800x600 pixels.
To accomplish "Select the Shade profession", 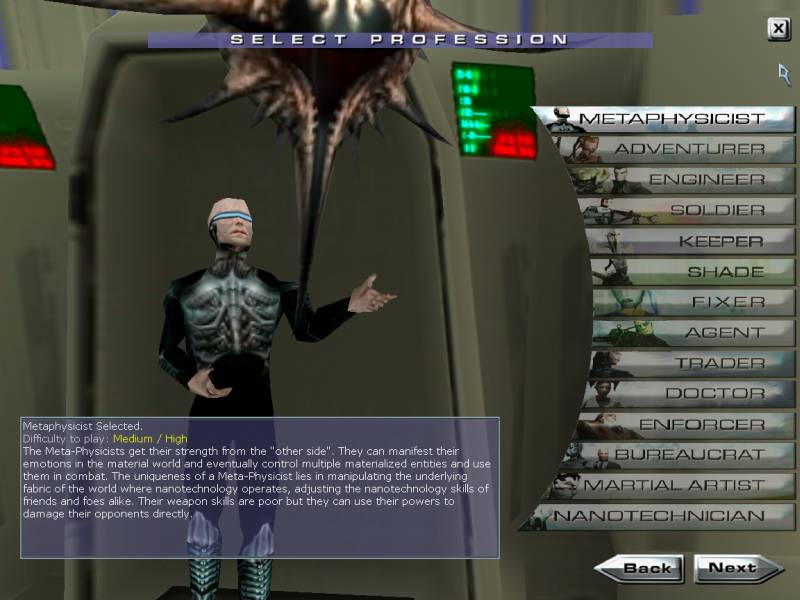I will pyautogui.click(x=726, y=272).
